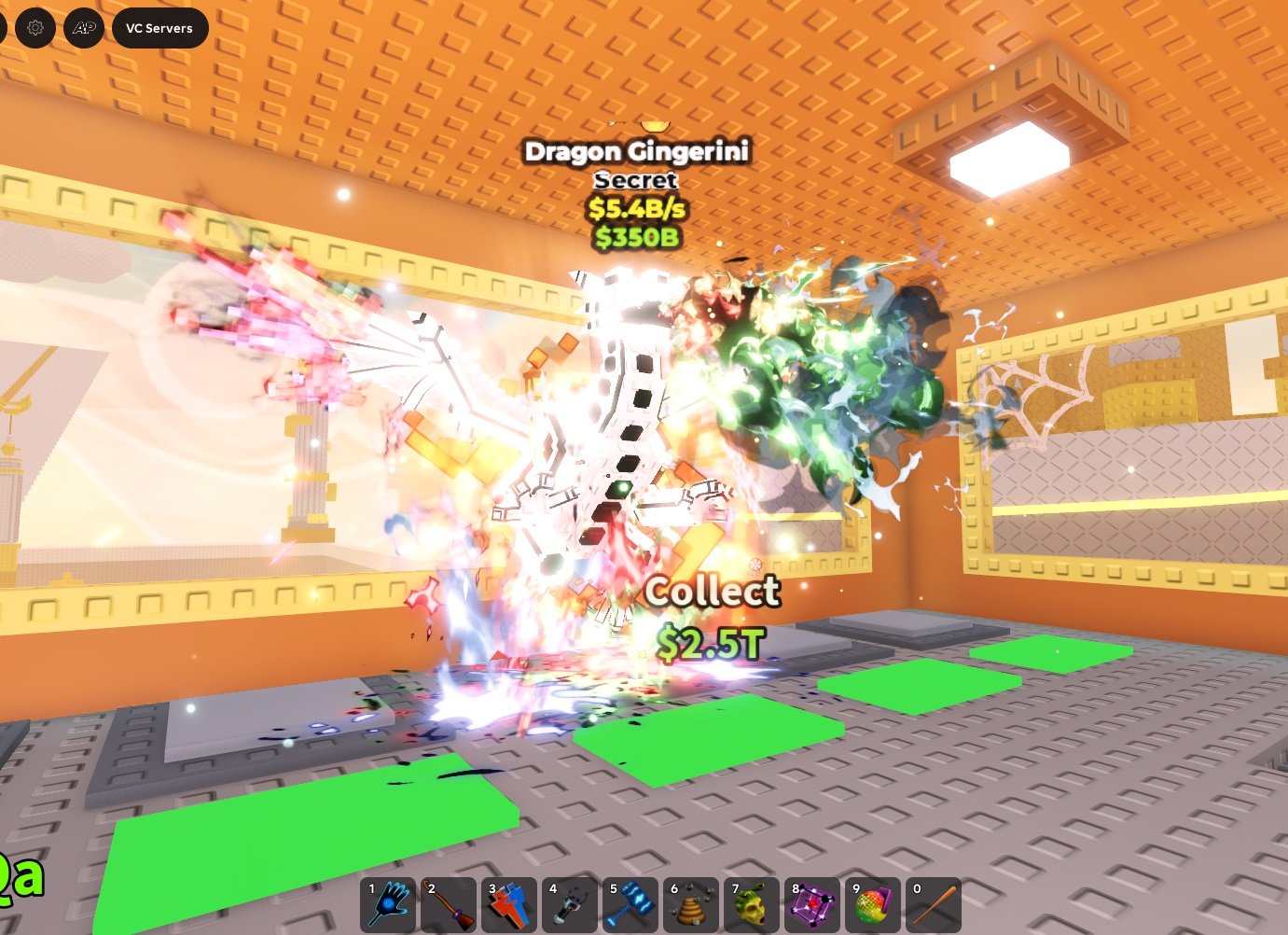The height and width of the screenshot is (935, 1288).
Task: Choose the green medusa head in slot 7
Action: coord(753,904)
